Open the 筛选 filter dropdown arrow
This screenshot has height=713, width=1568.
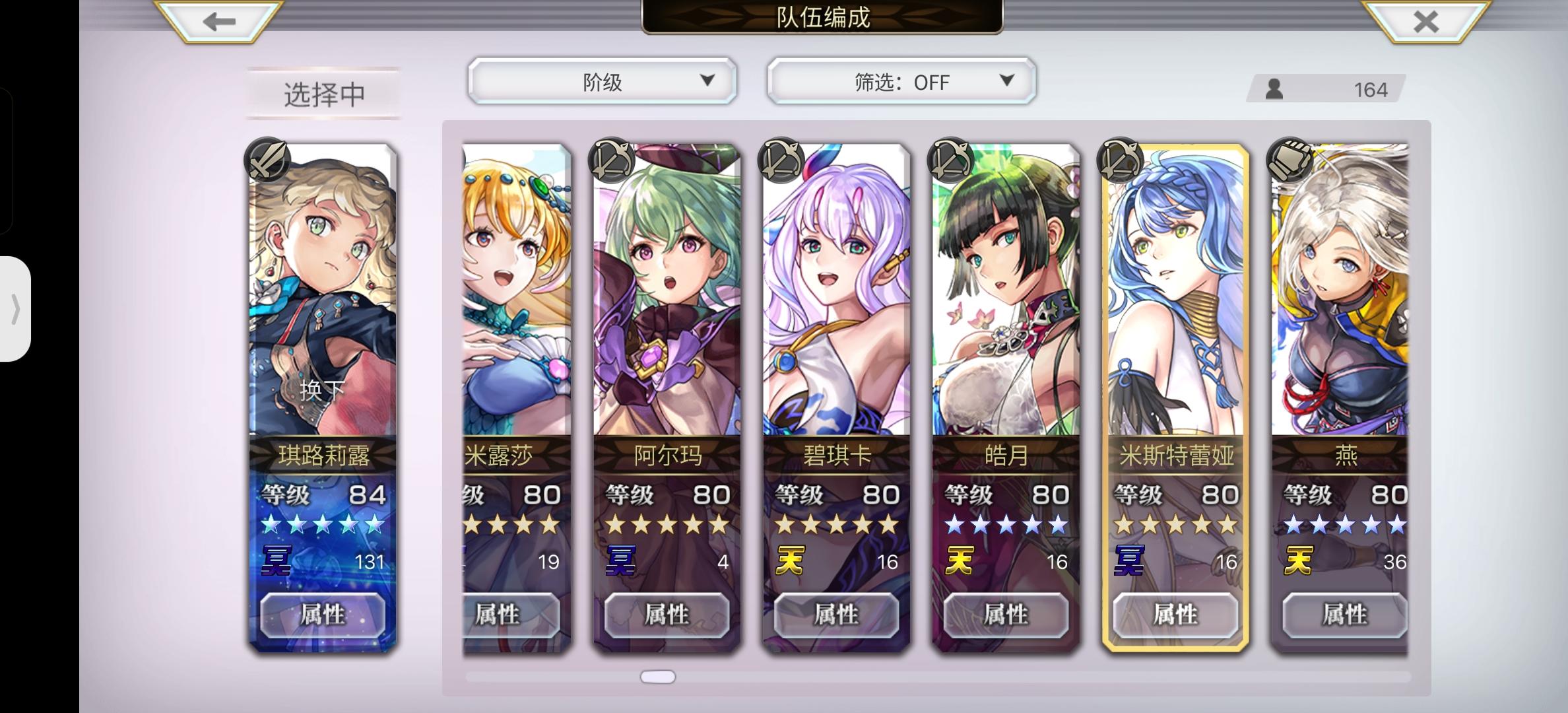pyautogui.click(x=1006, y=81)
